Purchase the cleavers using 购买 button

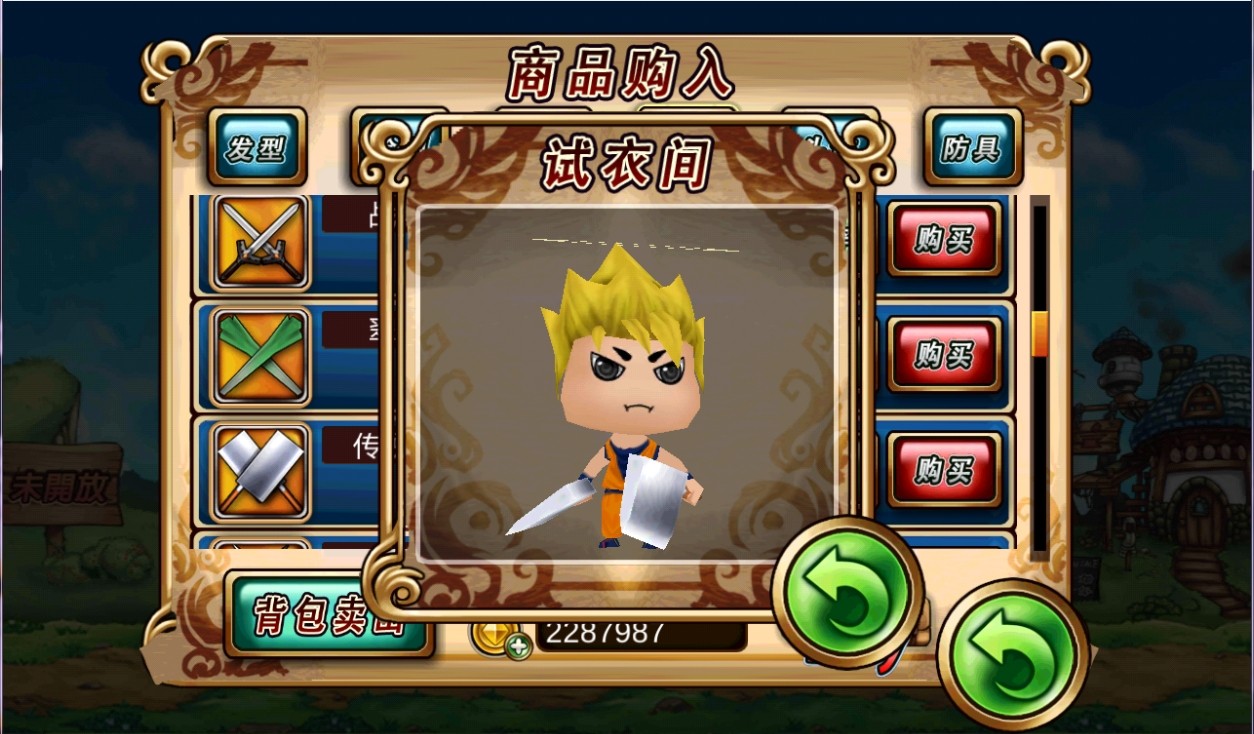point(943,469)
